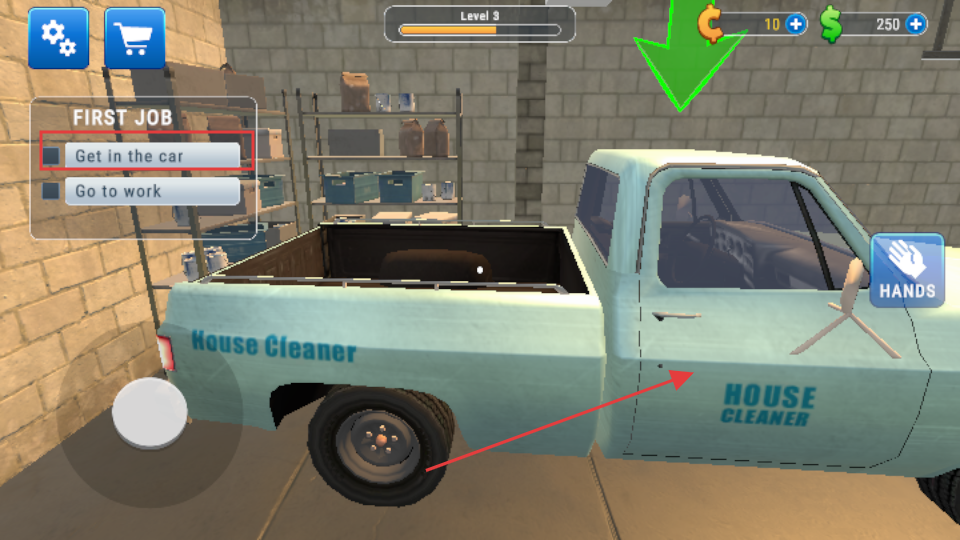
Task: Open the settings gear menu
Action: [x=58, y=38]
